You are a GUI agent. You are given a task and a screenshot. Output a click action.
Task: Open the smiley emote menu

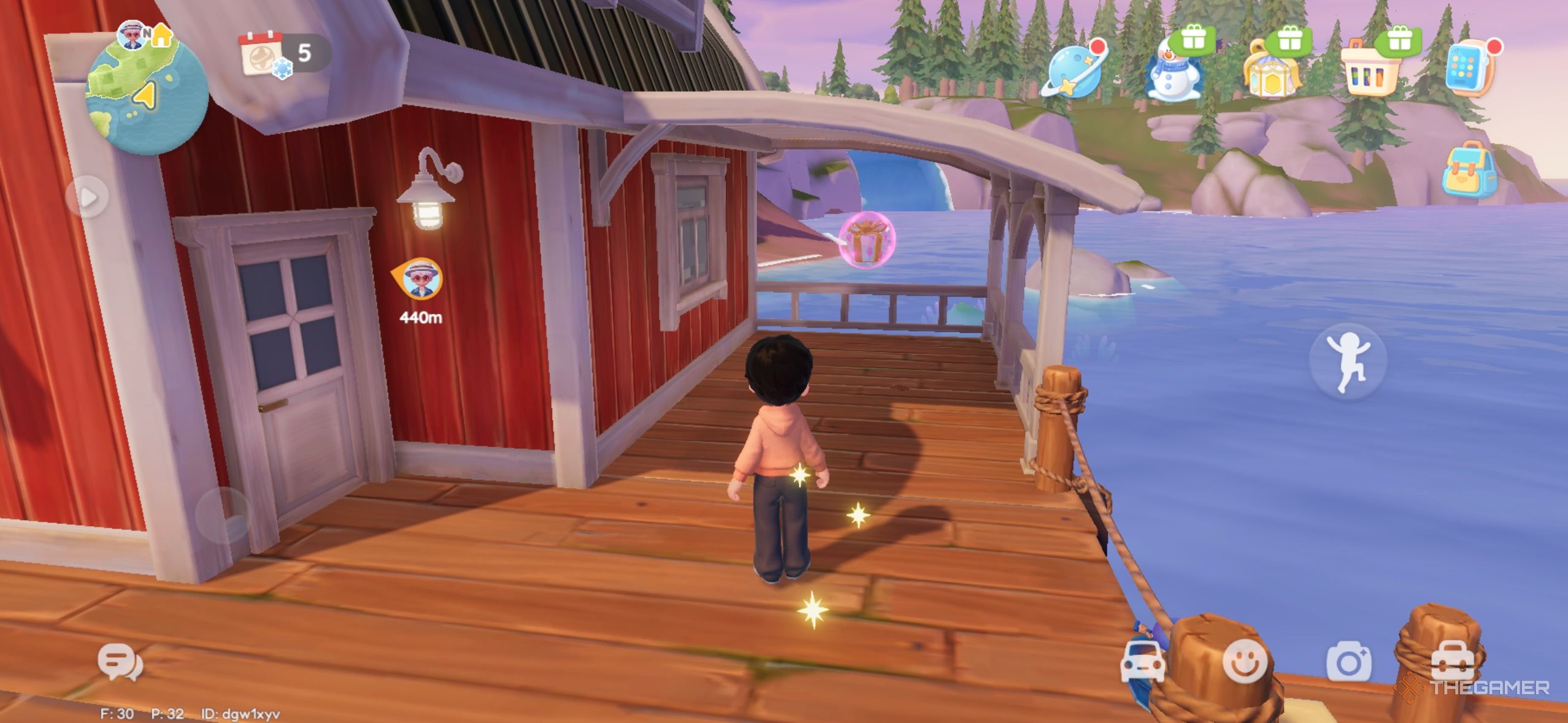(x=1244, y=662)
